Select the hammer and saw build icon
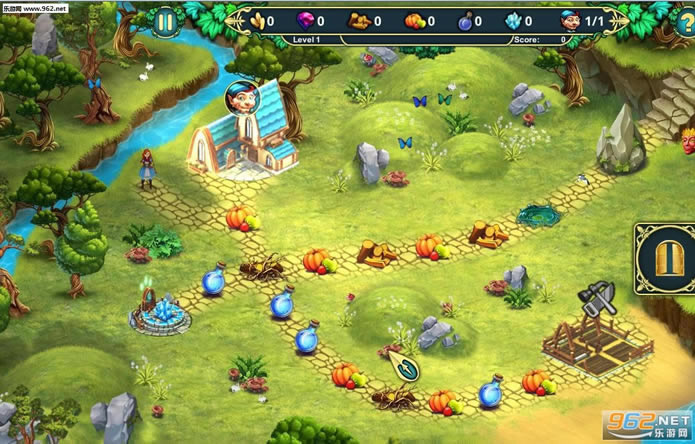 coord(599,300)
